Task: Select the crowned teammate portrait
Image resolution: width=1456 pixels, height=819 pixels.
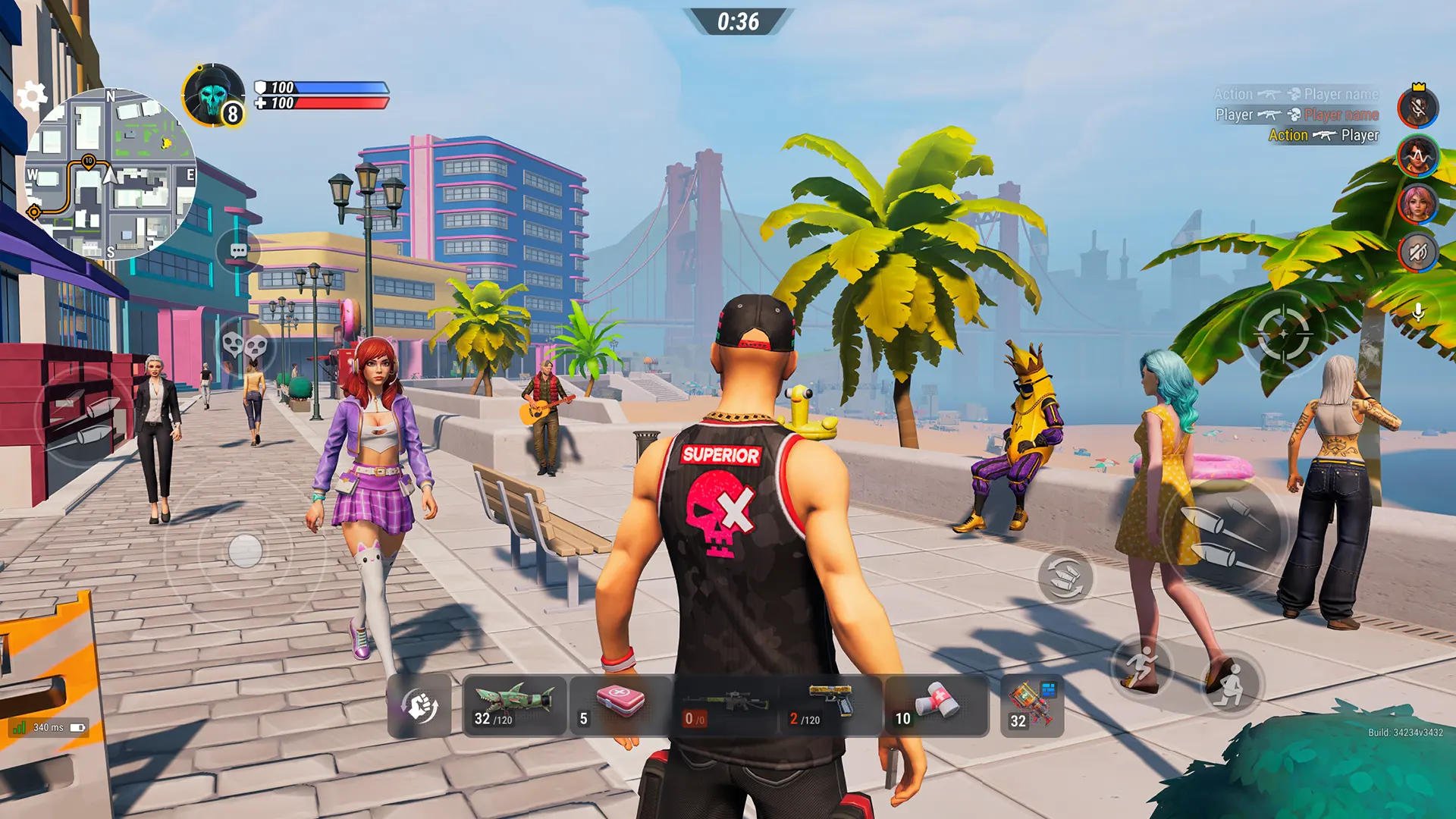Action: [1418, 108]
